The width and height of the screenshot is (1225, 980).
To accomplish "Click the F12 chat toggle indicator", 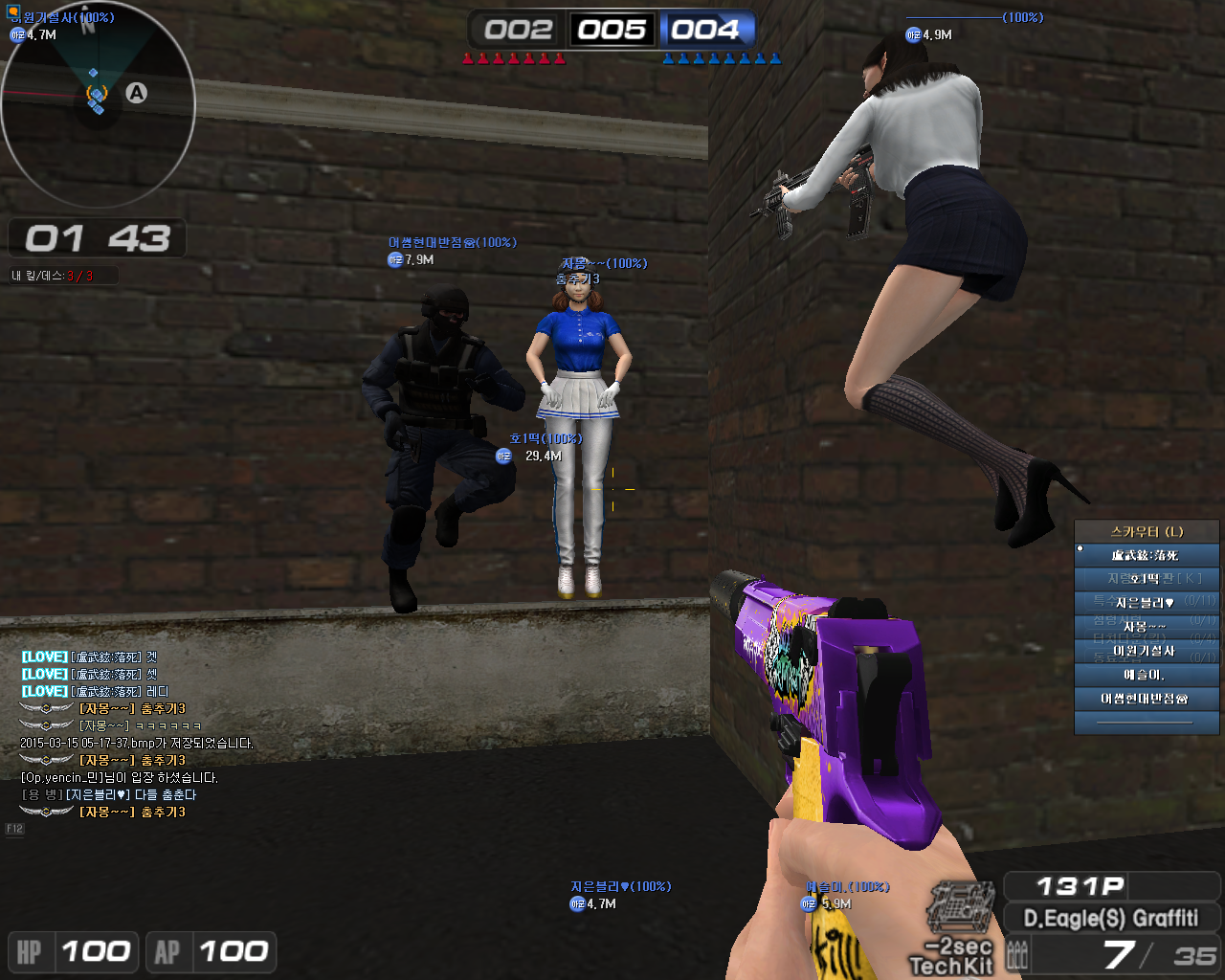I will tap(14, 829).
